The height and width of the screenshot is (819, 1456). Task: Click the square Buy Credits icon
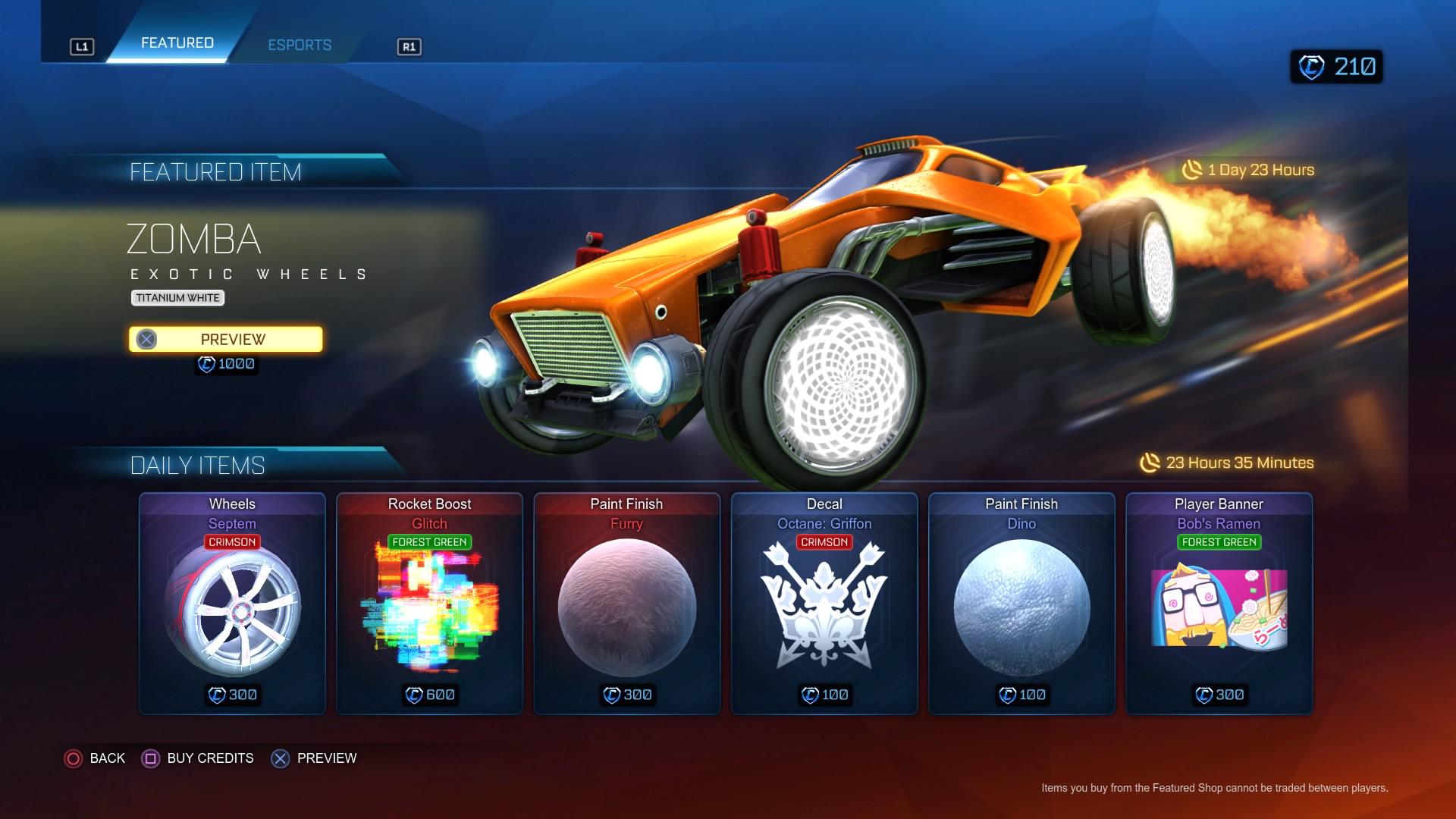[150, 758]
